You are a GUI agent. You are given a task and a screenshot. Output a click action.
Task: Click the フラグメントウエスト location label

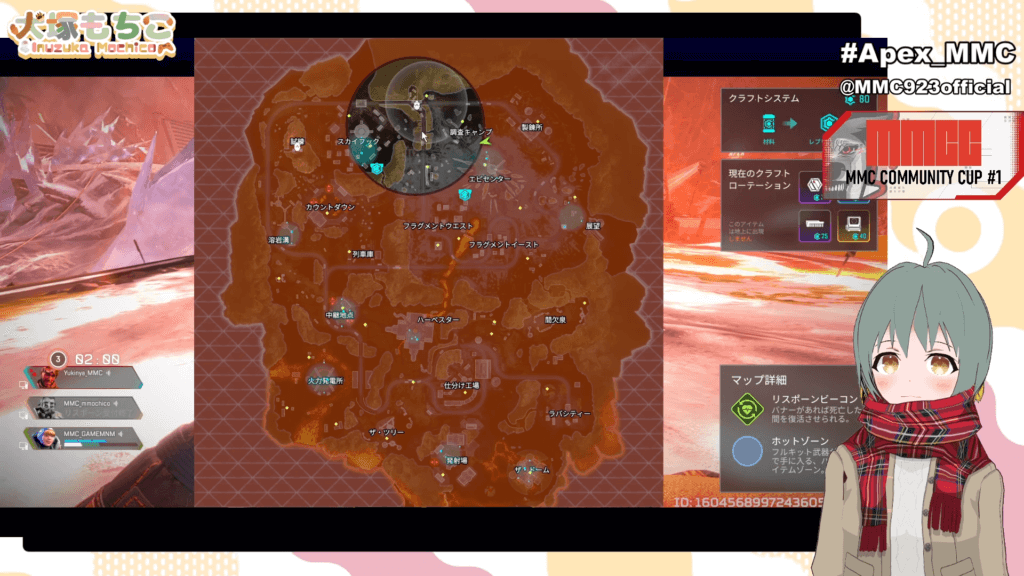click(438, 226)
